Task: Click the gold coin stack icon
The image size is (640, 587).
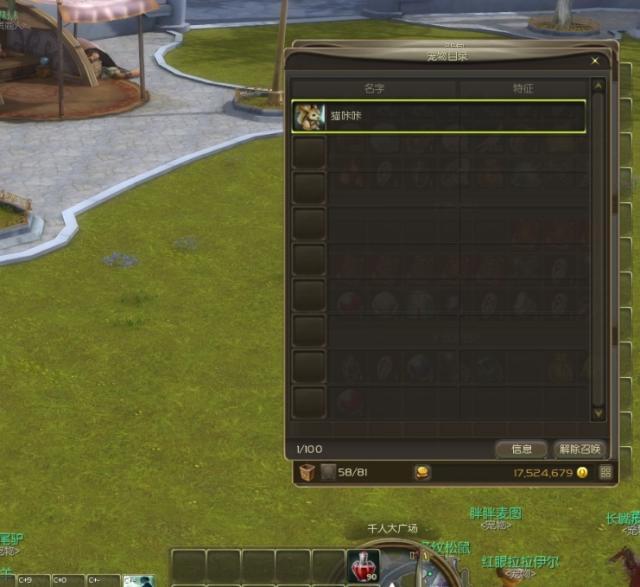Action: pyautogui.click(x=423, y=472)
